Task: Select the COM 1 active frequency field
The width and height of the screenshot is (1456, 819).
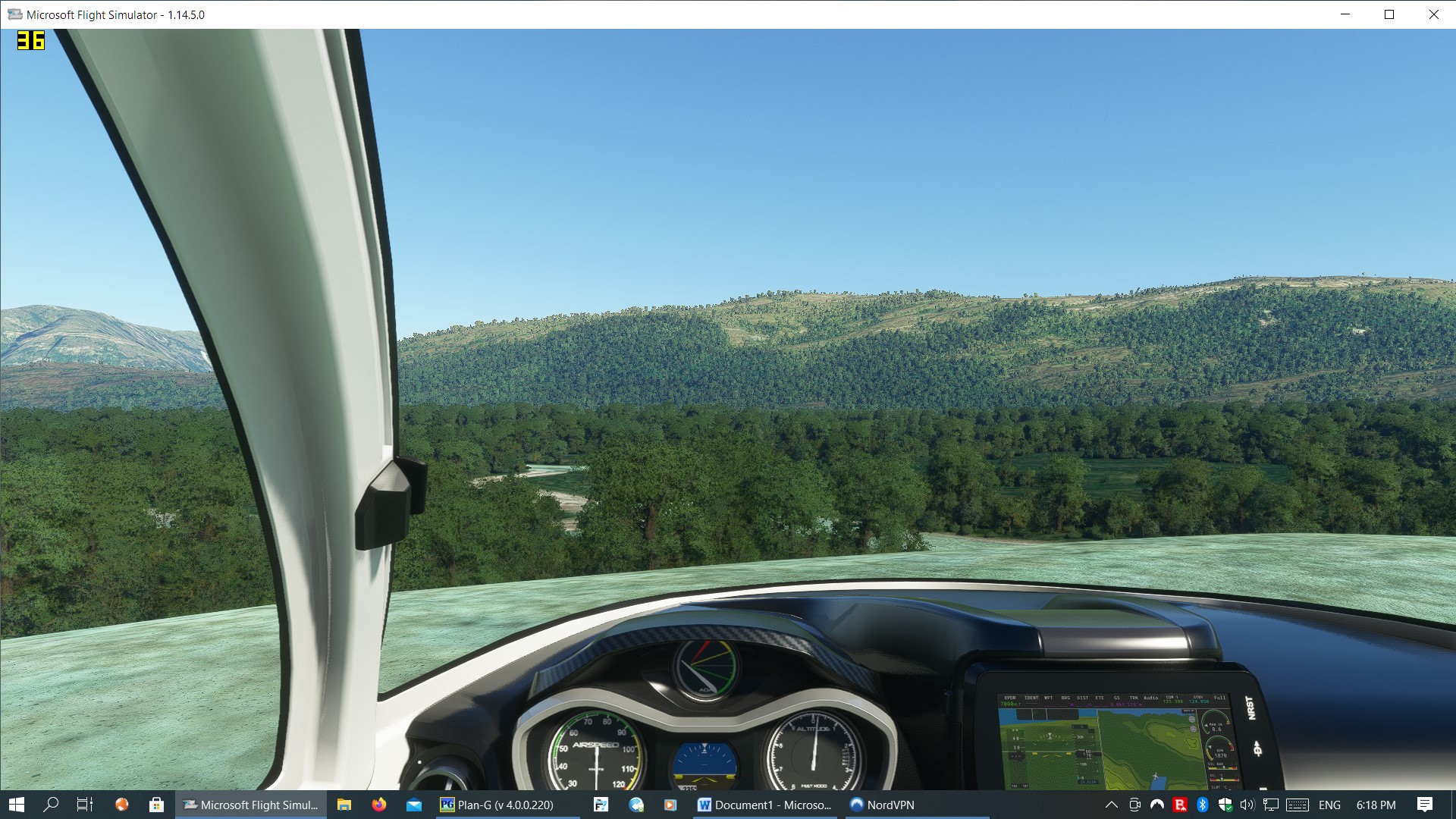Action: pos(1172,699)
